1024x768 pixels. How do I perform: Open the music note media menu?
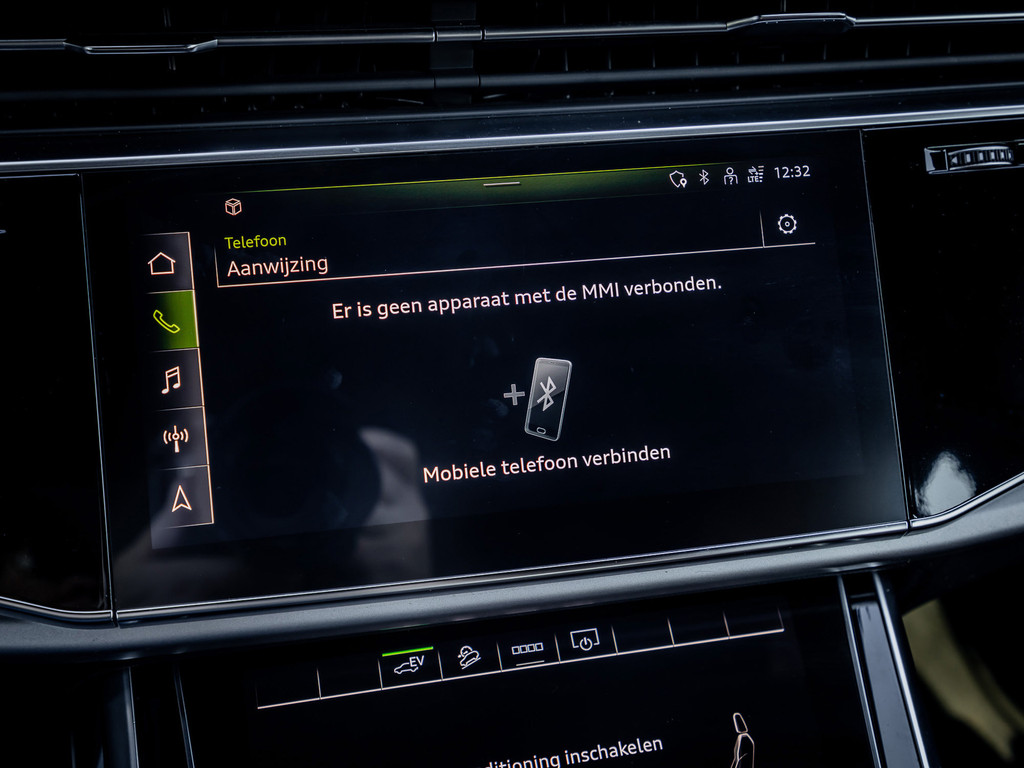(171, 379)
